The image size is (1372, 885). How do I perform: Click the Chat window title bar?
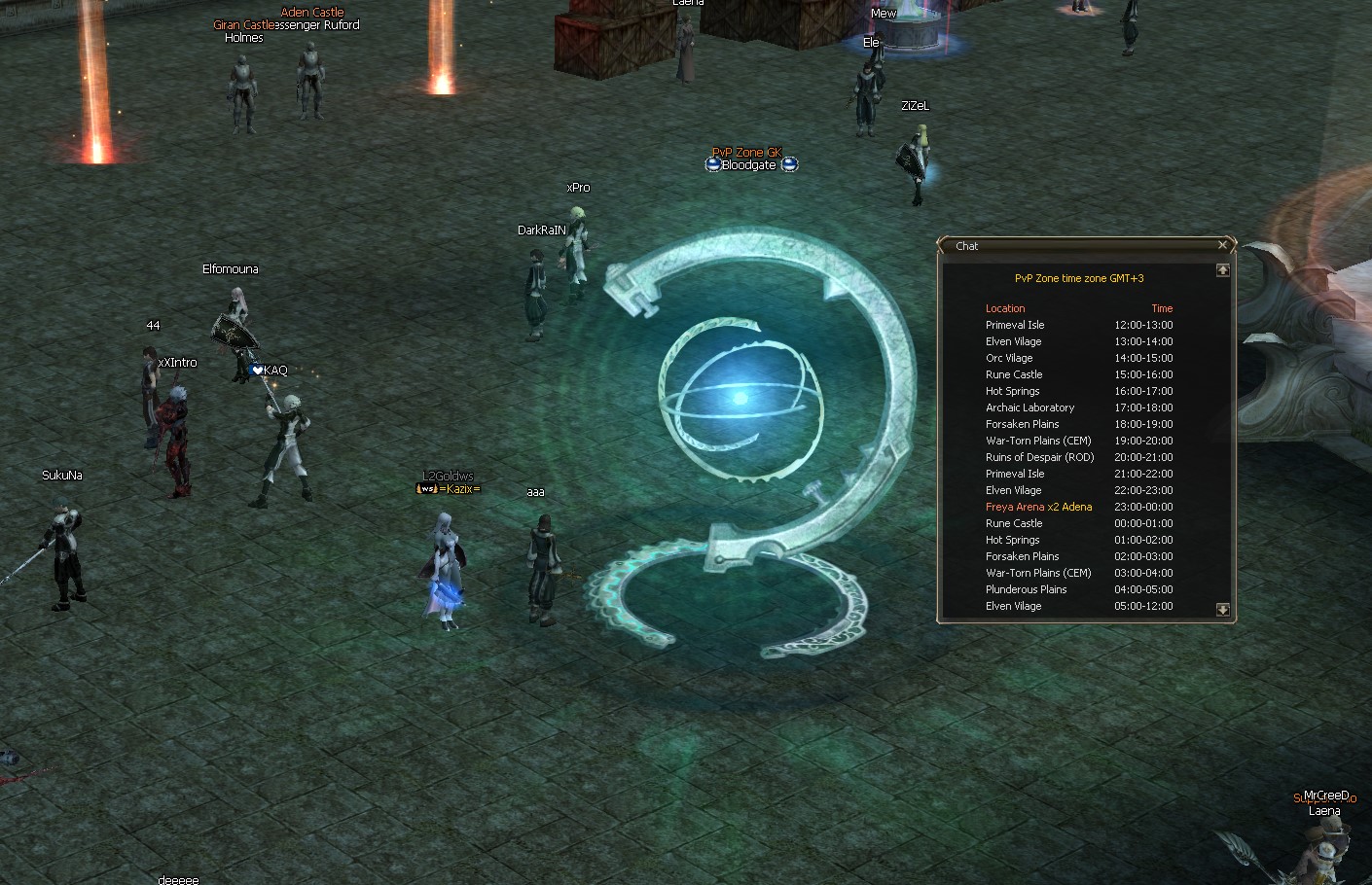click(1080, 246)
